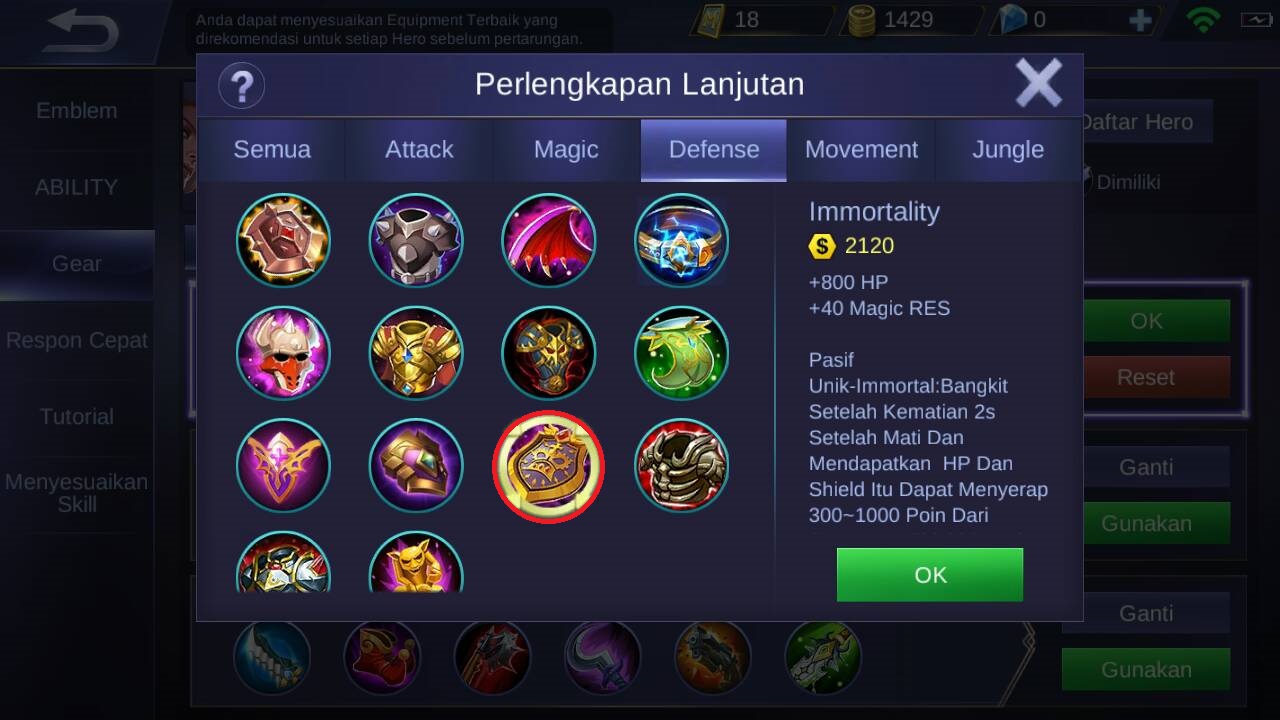Image resolution: width=1280 pixels, height=720 pixels.
Task: Choose the golden chest armor item
Action: pos(416,353)
